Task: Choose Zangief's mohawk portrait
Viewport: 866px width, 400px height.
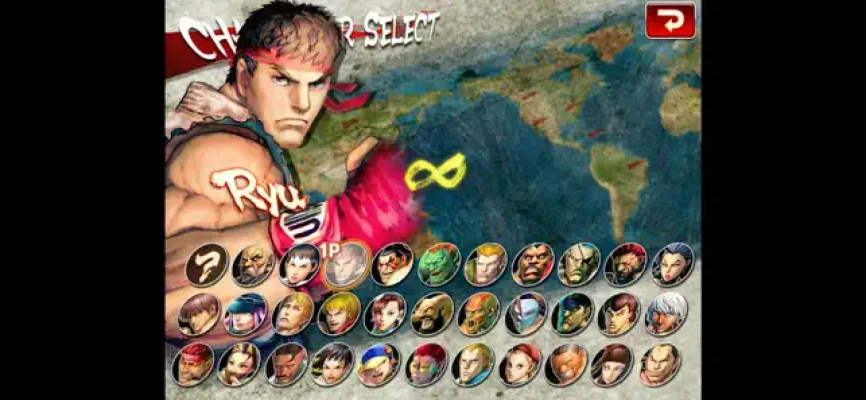Action: (432, 314)
